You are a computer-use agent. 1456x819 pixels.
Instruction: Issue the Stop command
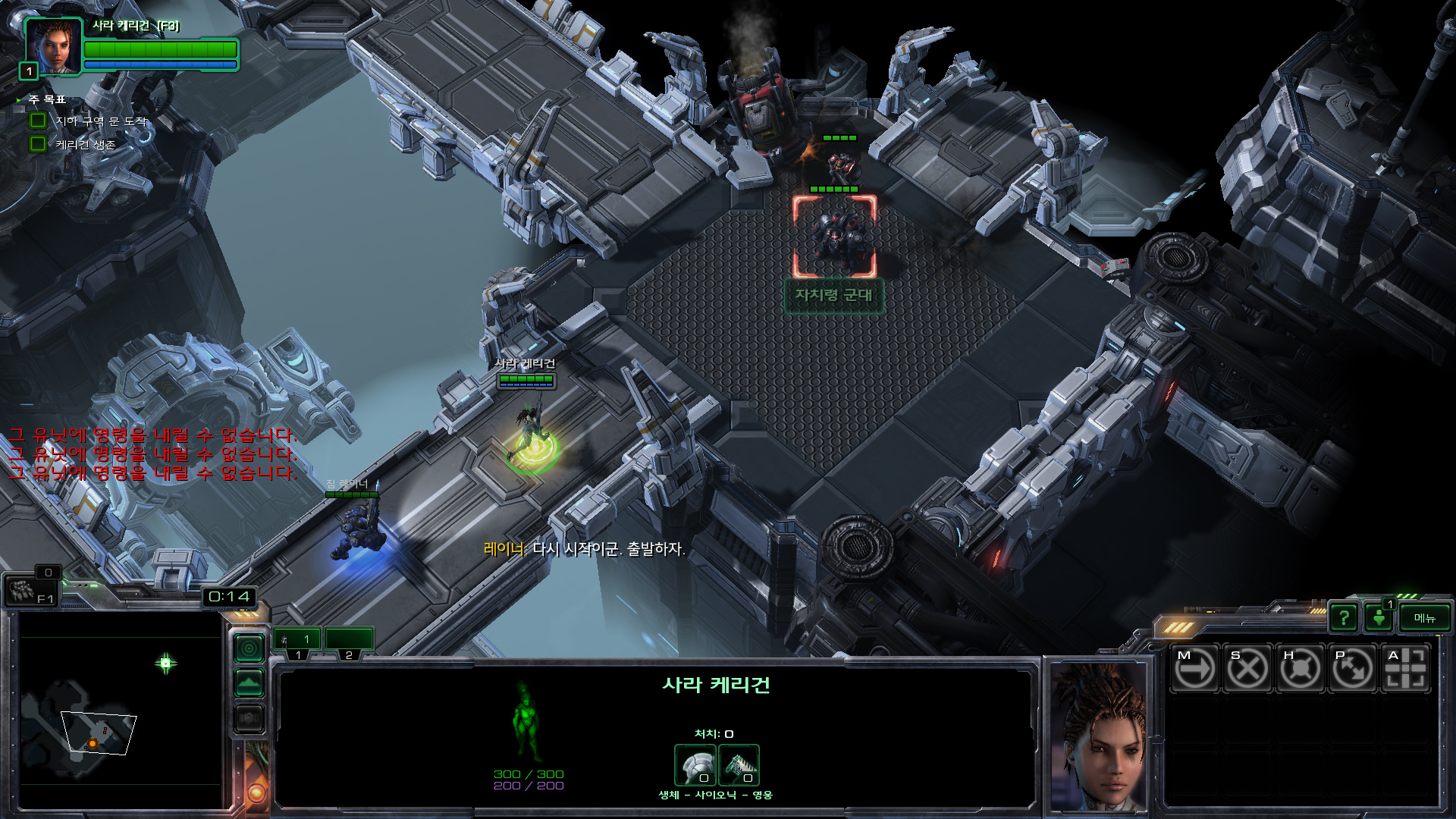pyautogui.click(x=1247, y=669)
